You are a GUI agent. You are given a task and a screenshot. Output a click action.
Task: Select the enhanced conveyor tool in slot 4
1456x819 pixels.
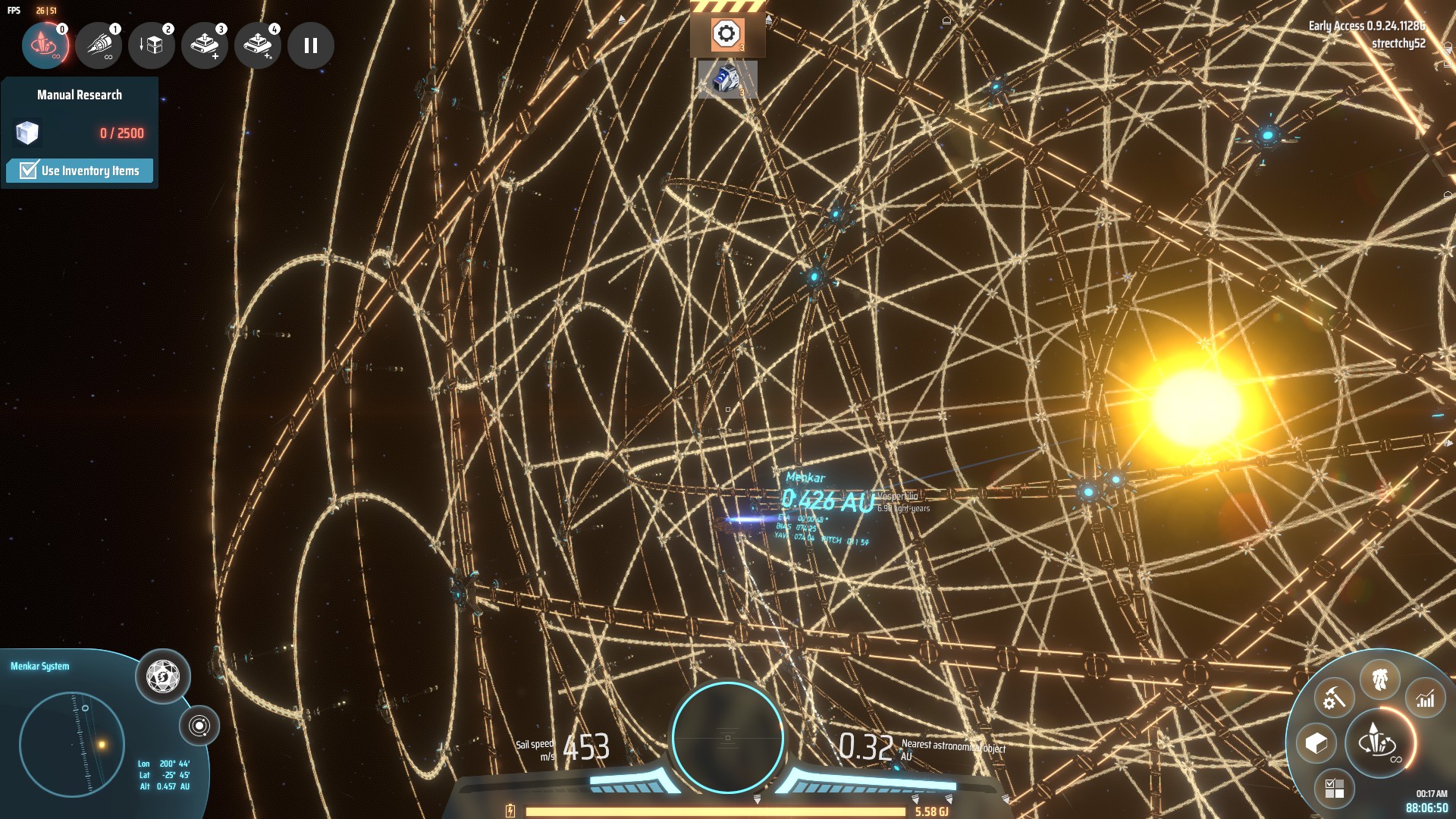pos(258,45)
